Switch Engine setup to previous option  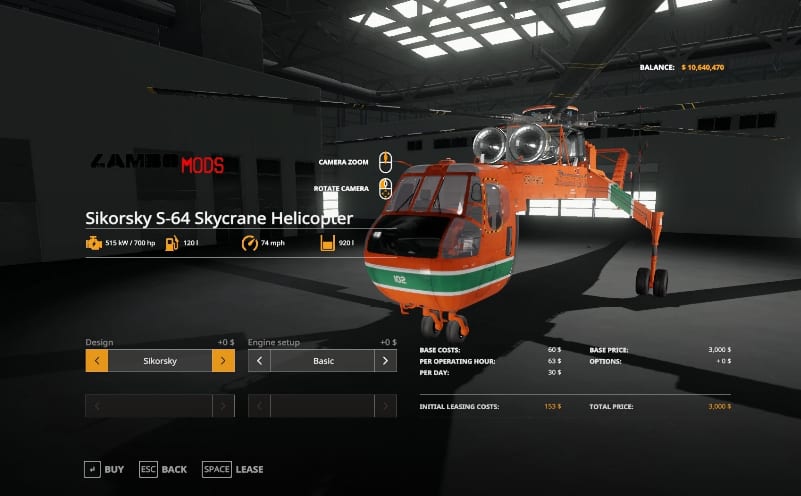[259, 361]
